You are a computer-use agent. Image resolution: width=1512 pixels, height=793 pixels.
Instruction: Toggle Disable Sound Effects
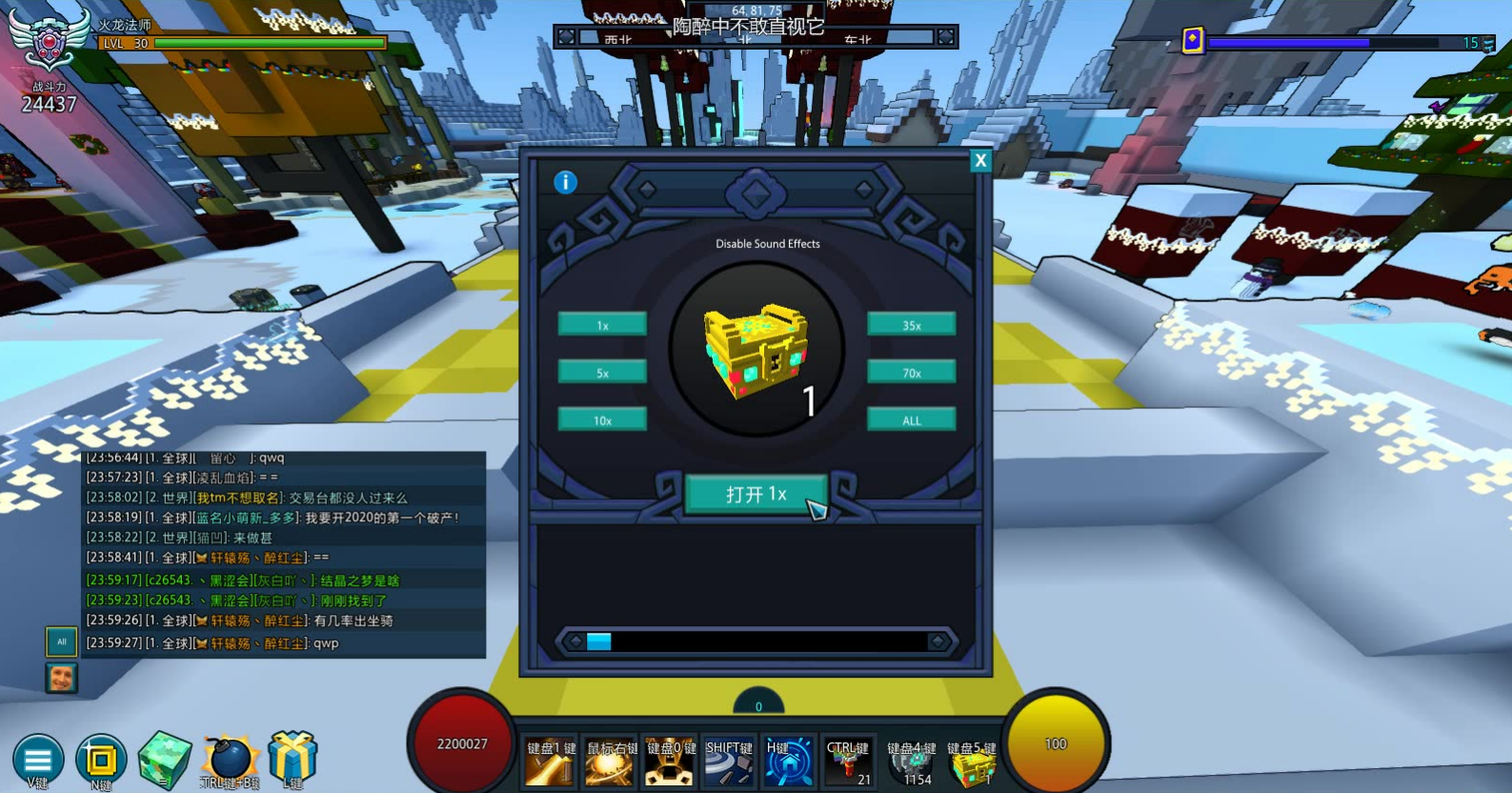click(x=767, y=244)
